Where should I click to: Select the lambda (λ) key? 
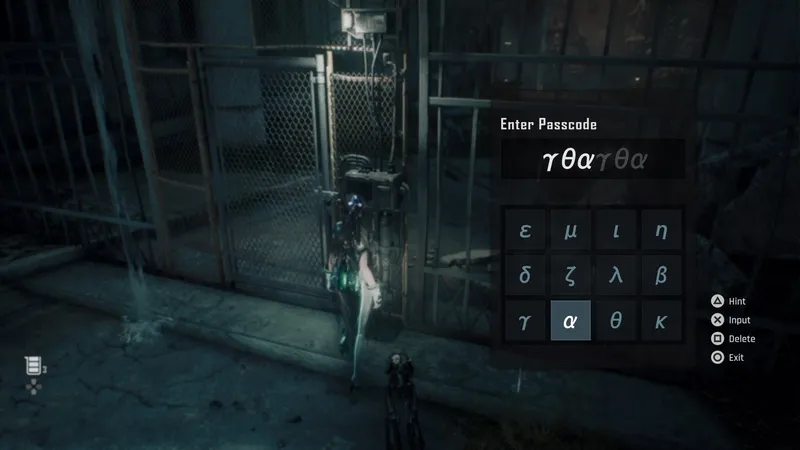coord(616,276)
